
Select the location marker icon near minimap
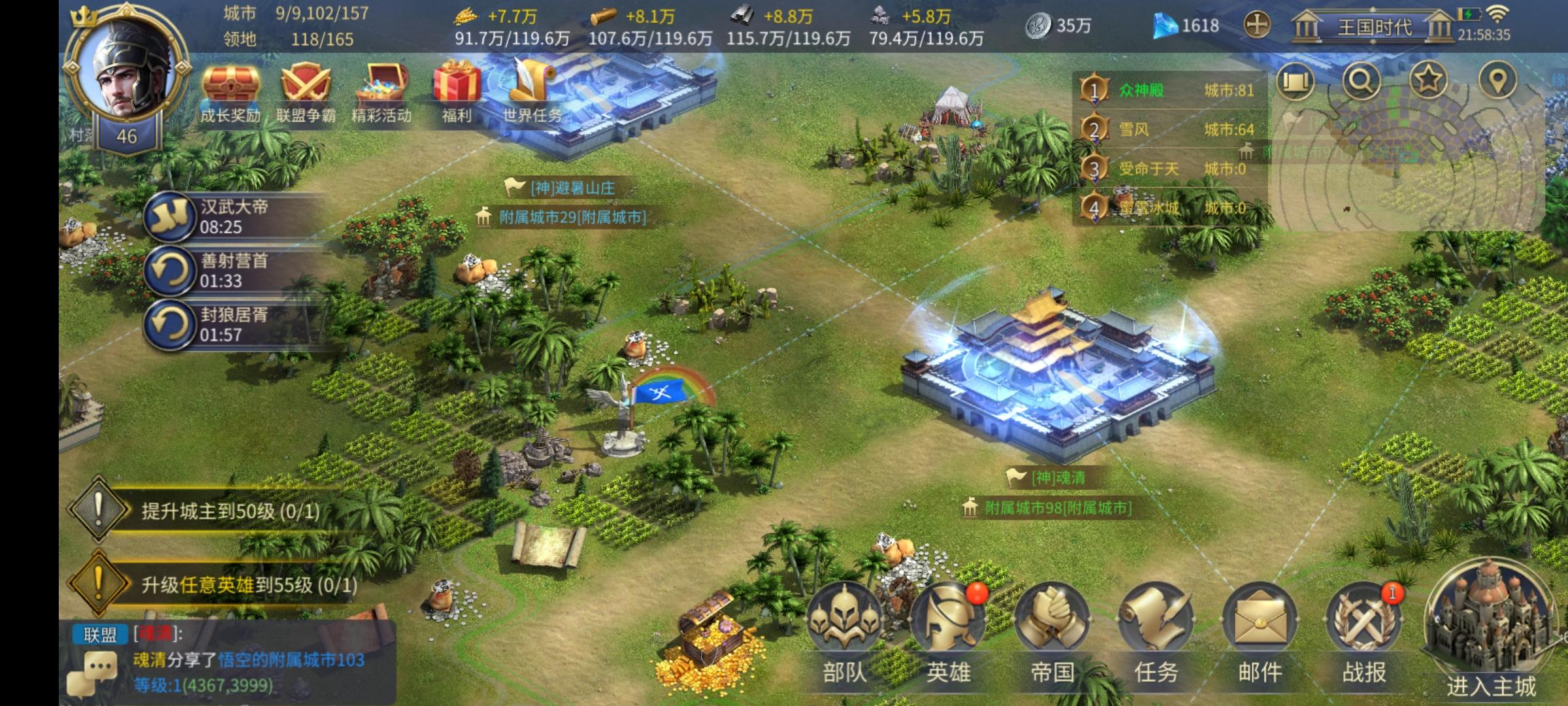pyautogui.click(x=1498, y=82)
